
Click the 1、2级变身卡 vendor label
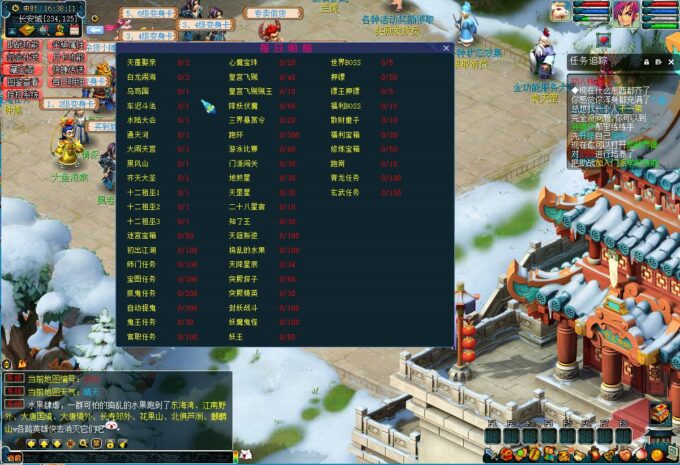pos(68,104)
